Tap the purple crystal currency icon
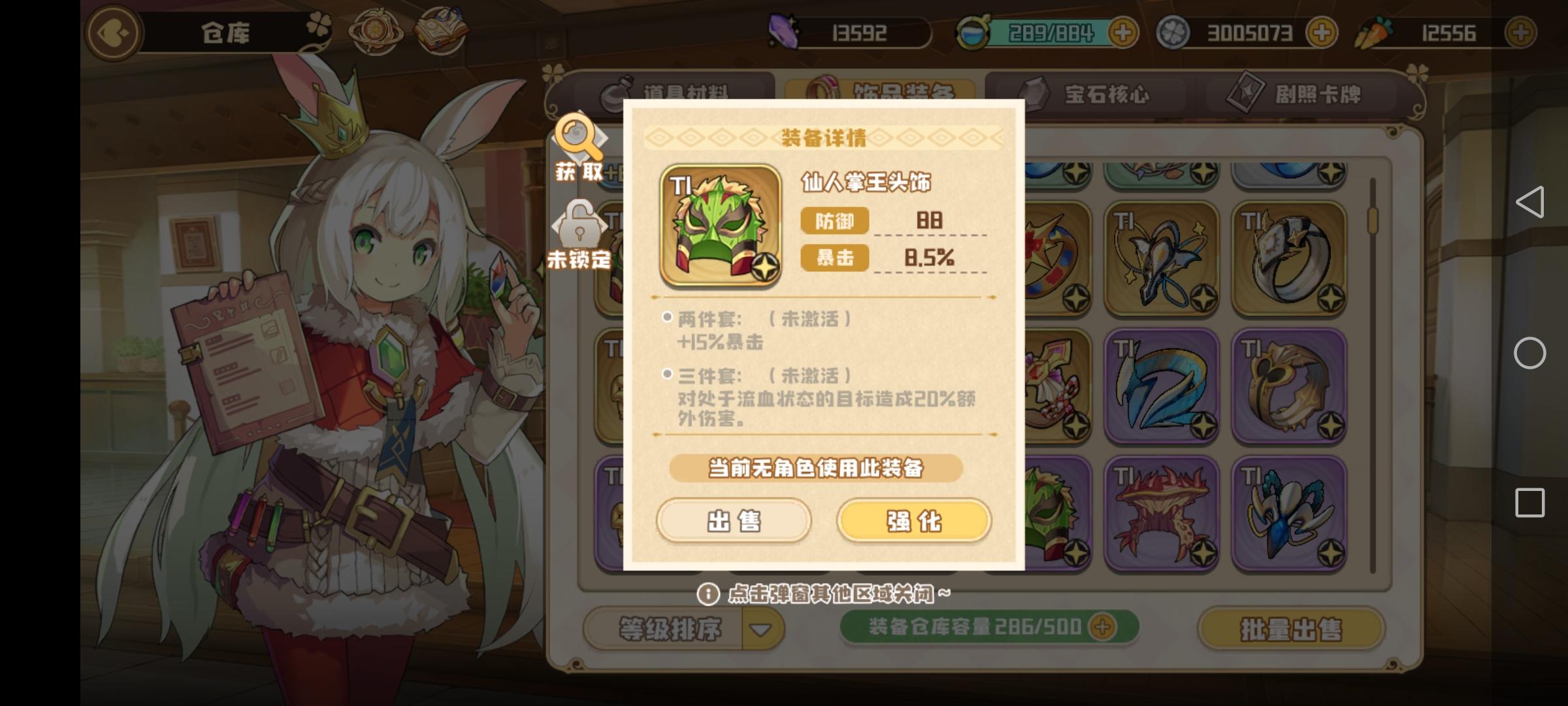Viewport: 1568px width, 706px height. [x=783, y=31]
